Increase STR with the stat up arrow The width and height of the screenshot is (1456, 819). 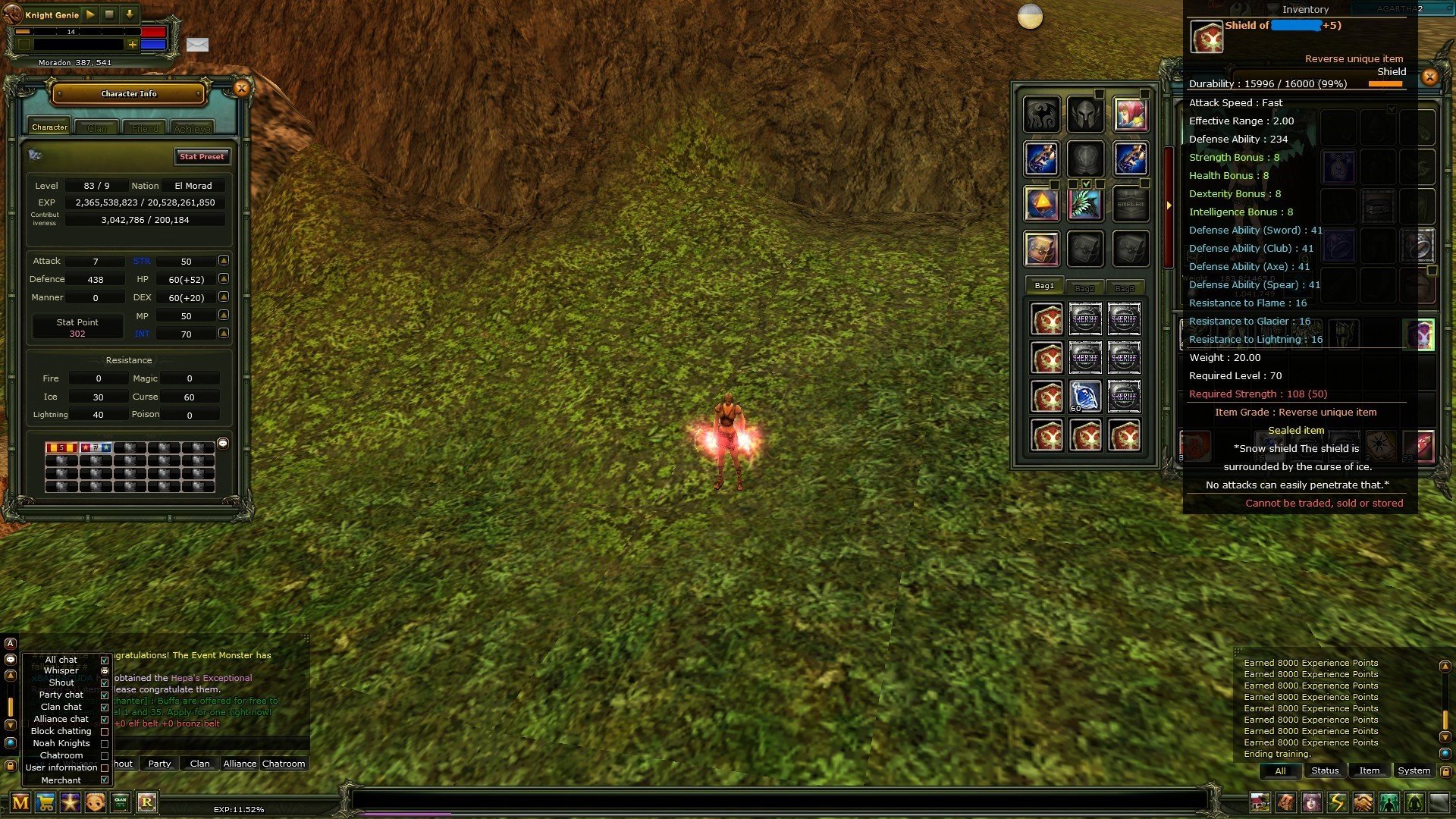(223, 261)
